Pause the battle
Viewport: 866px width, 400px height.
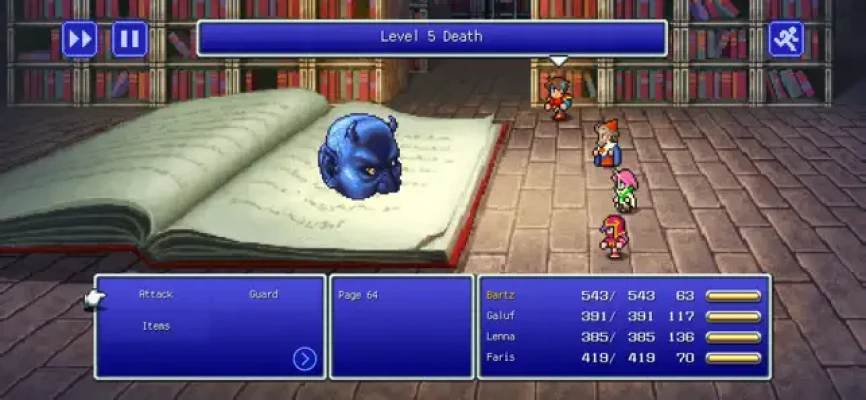(x=130, y=39)
